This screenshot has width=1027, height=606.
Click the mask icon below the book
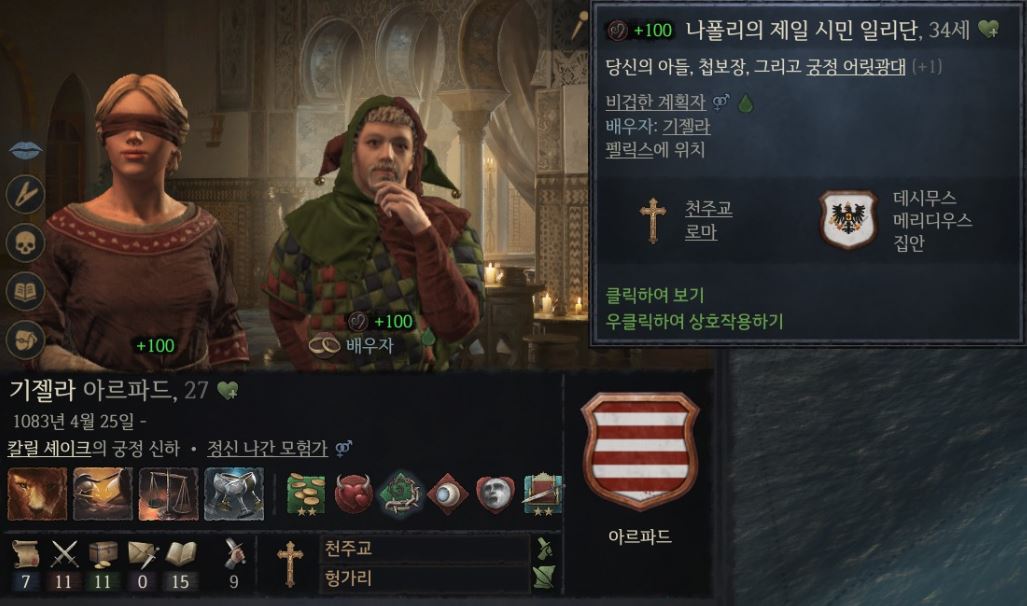25,338
